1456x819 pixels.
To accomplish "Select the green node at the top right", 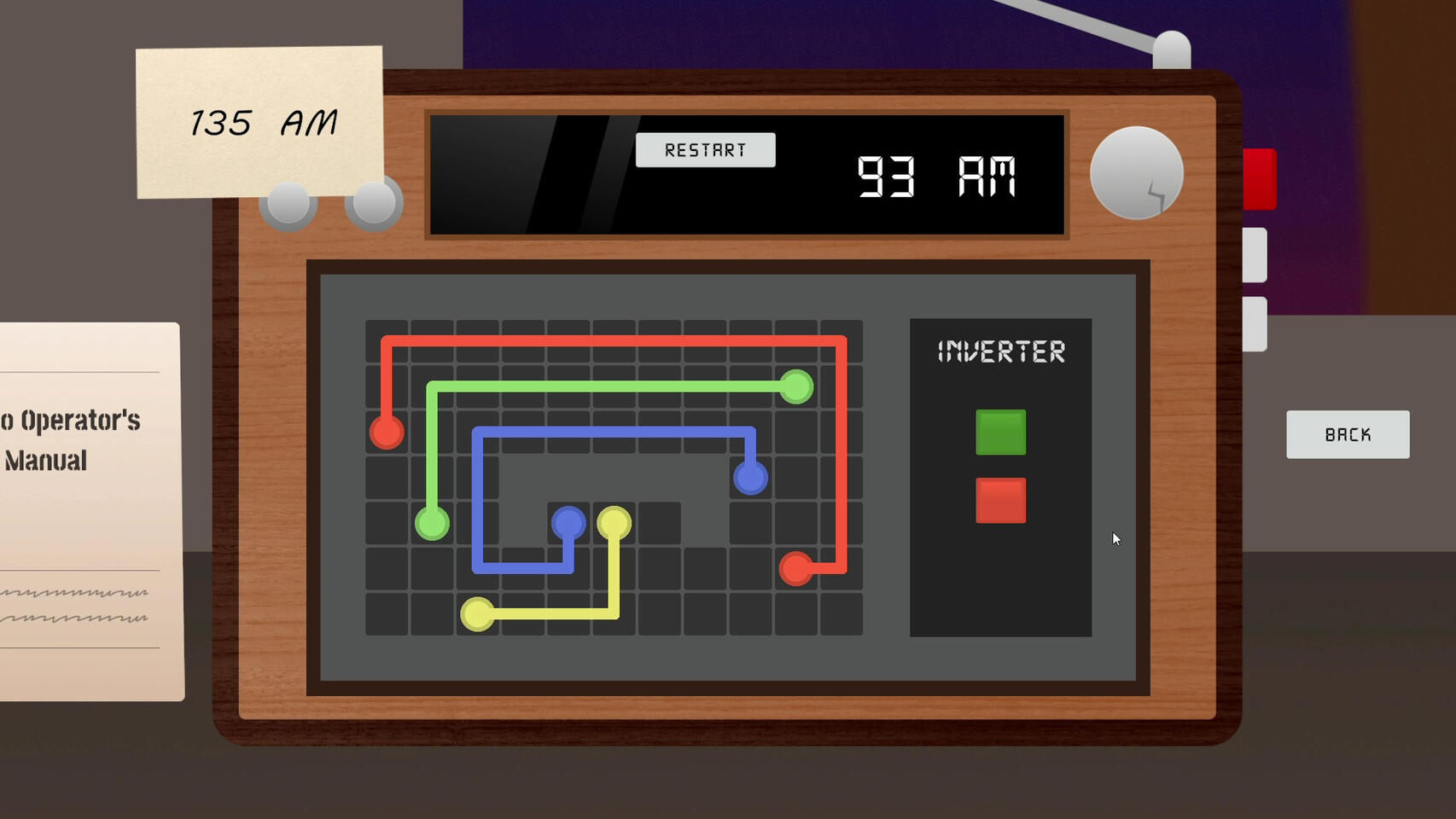I will coord(795,387).
